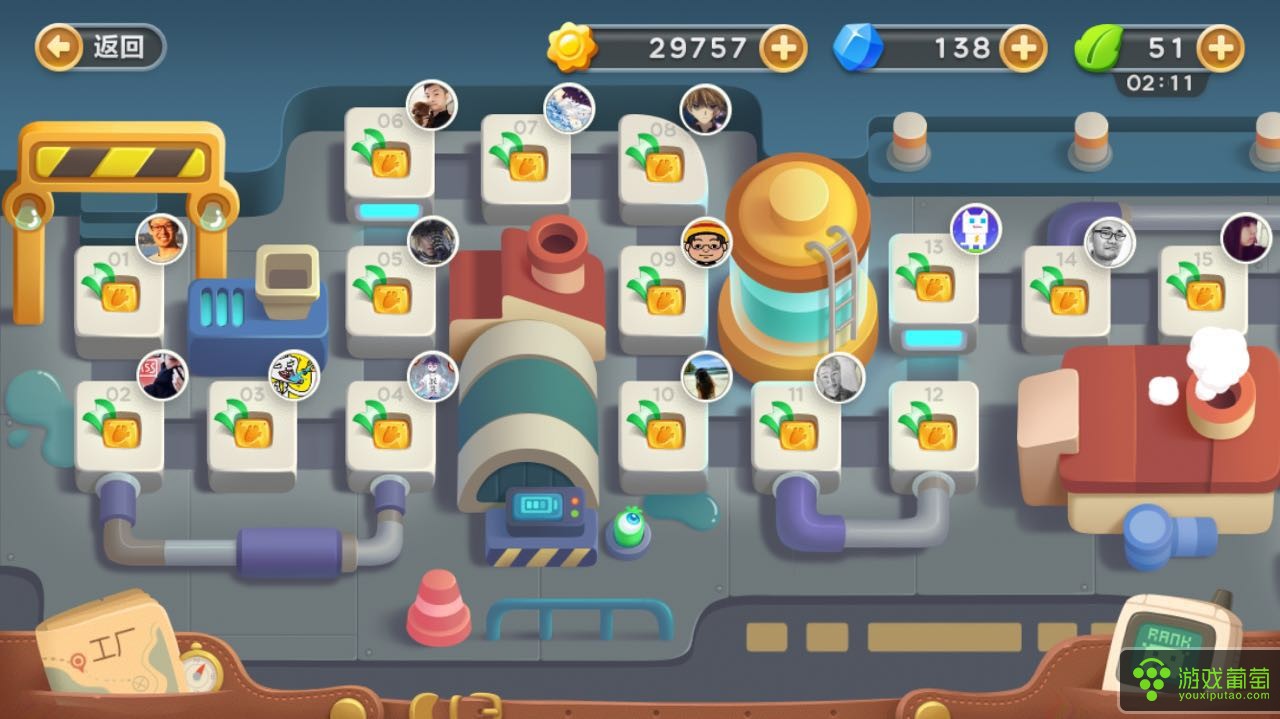Go back with the 返回 button
This screenshot has height=719, width=1280.
click(x=100, y=47)
